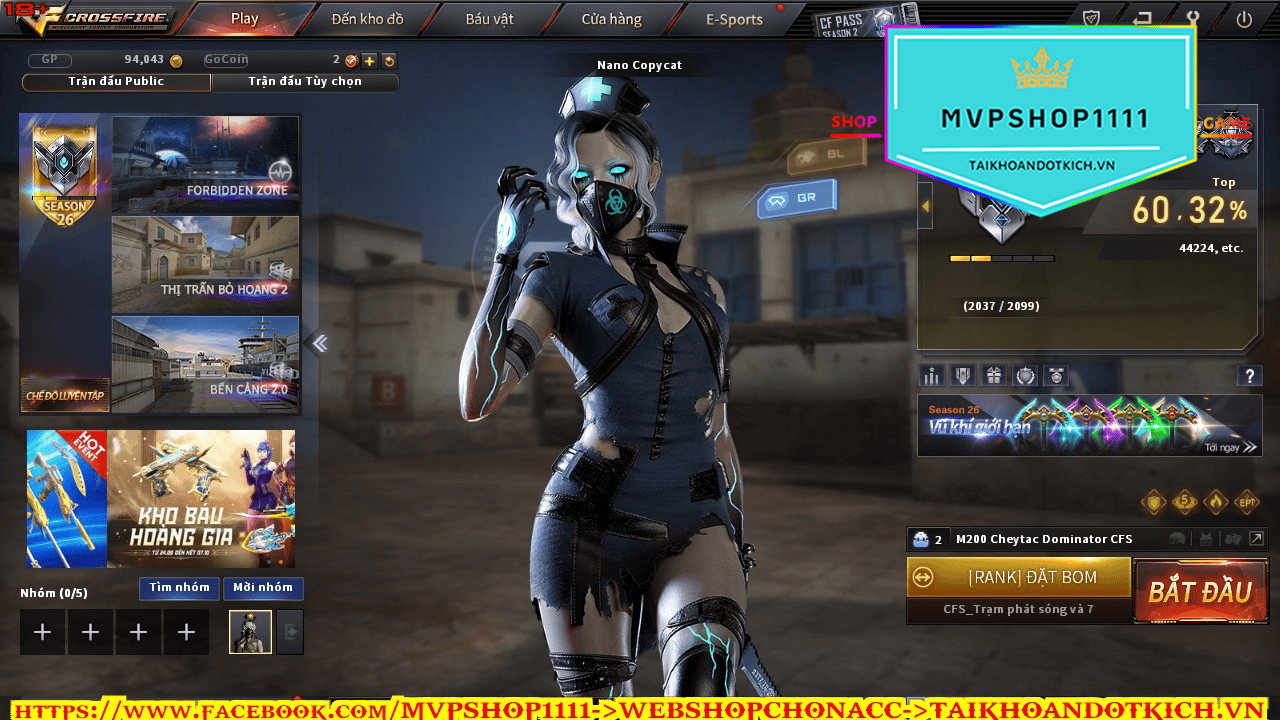Switch to Cửa hàng shop tab
1280x720 pixels.
(611, 19)
